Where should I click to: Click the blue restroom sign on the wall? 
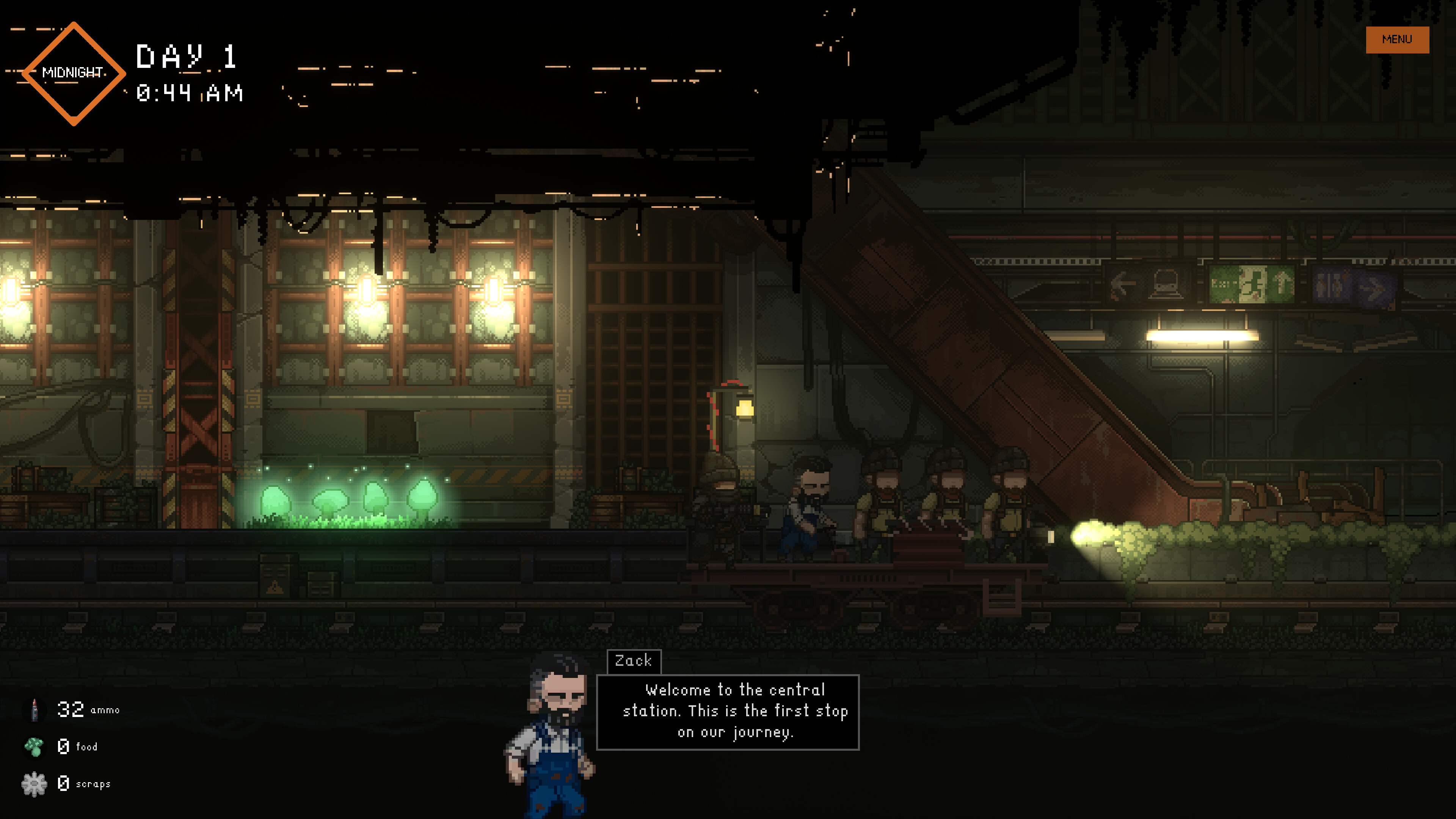(1329, 286)
